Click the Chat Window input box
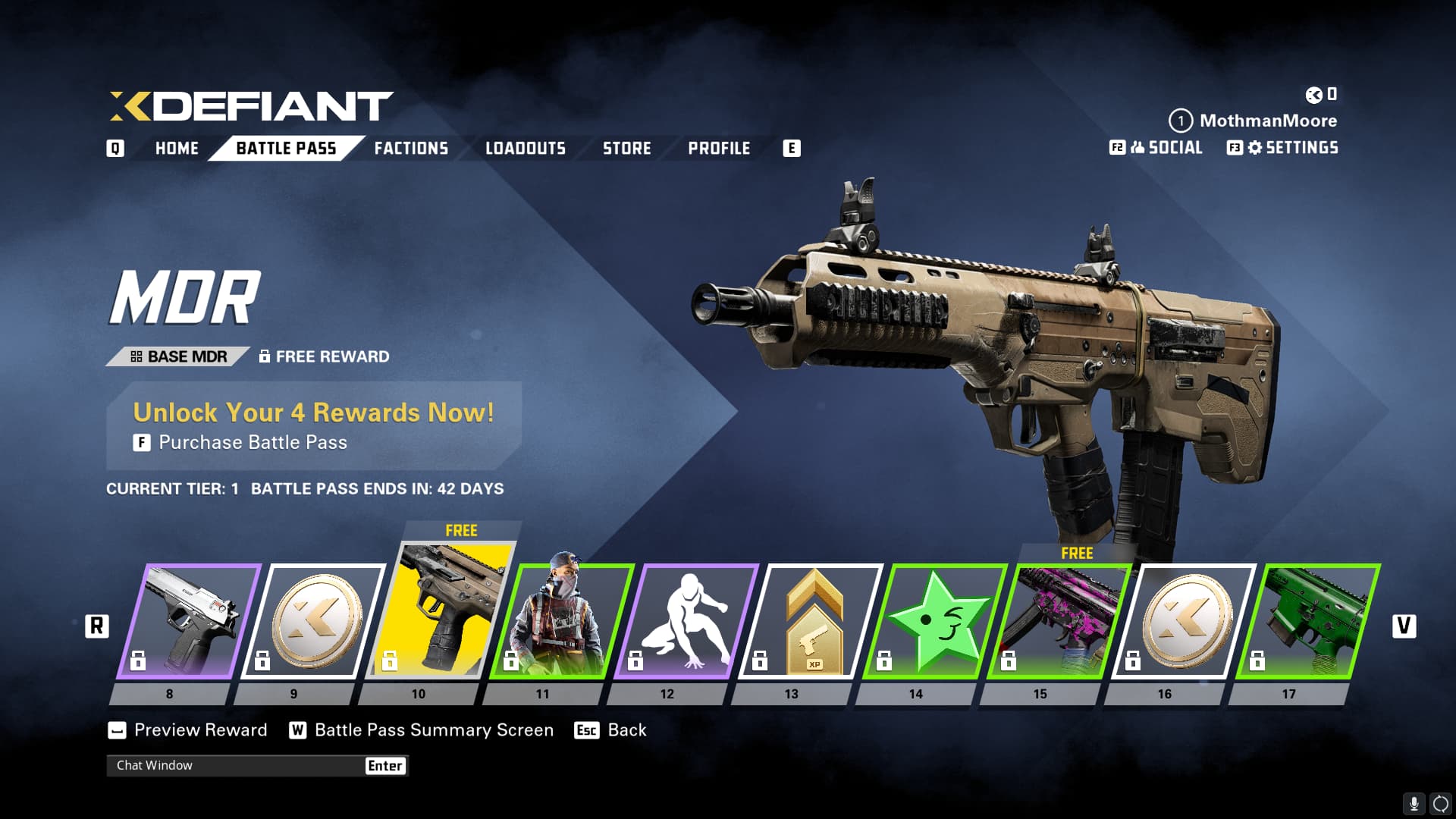 click(x=237, y=766)
